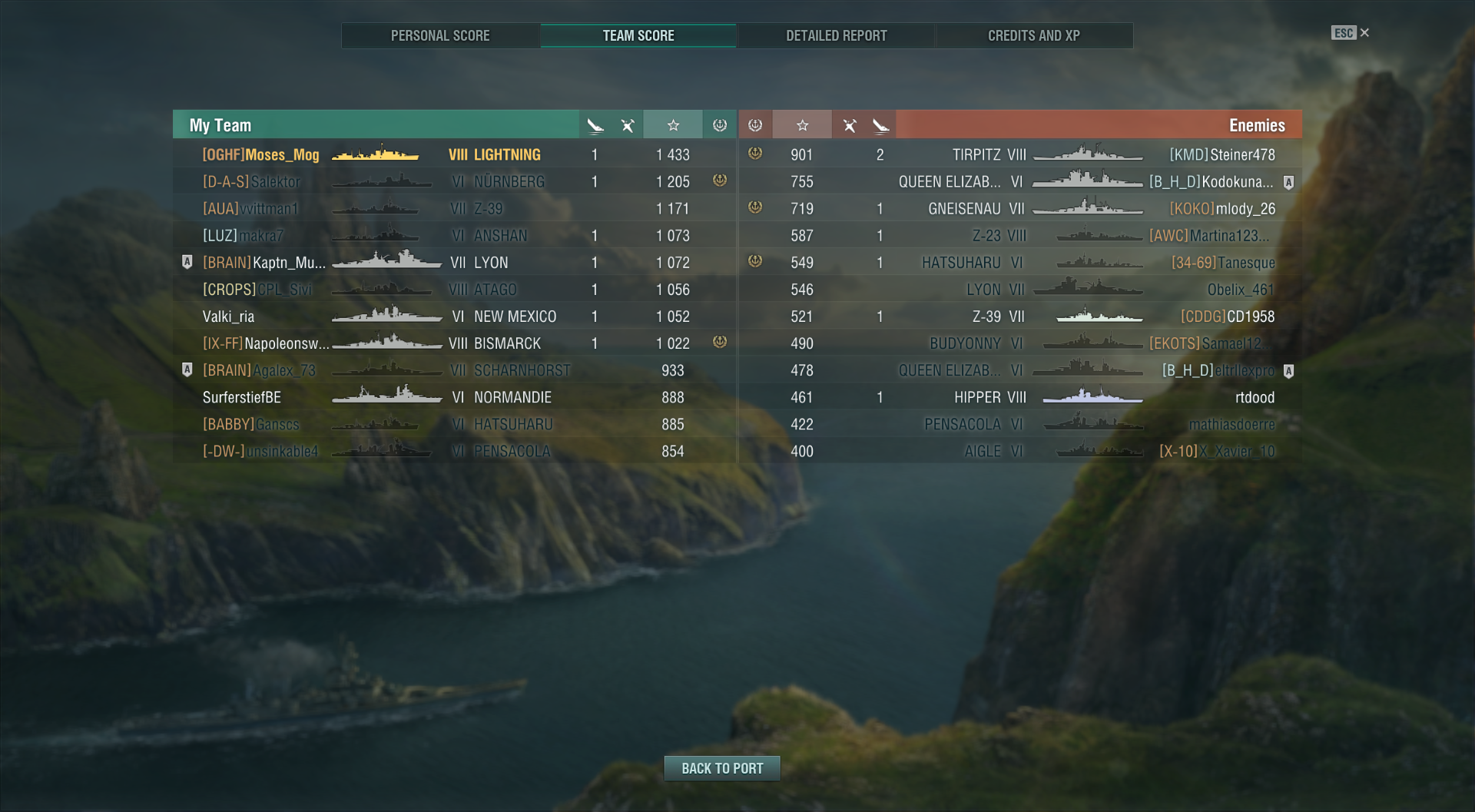Open the Detailed Report tab
This screenshot has height=812, width=1475.
coord(836,36)
